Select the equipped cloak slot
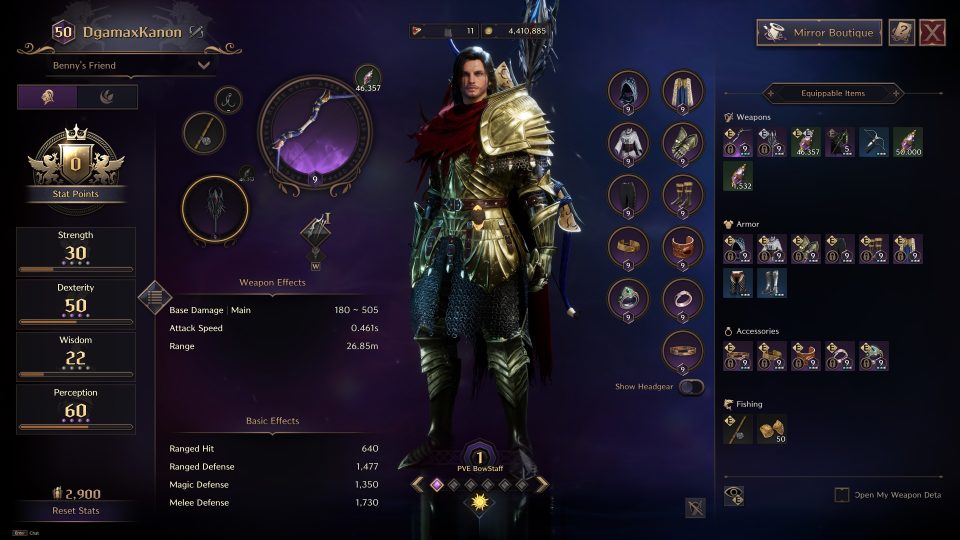 (x=683, y=91)
